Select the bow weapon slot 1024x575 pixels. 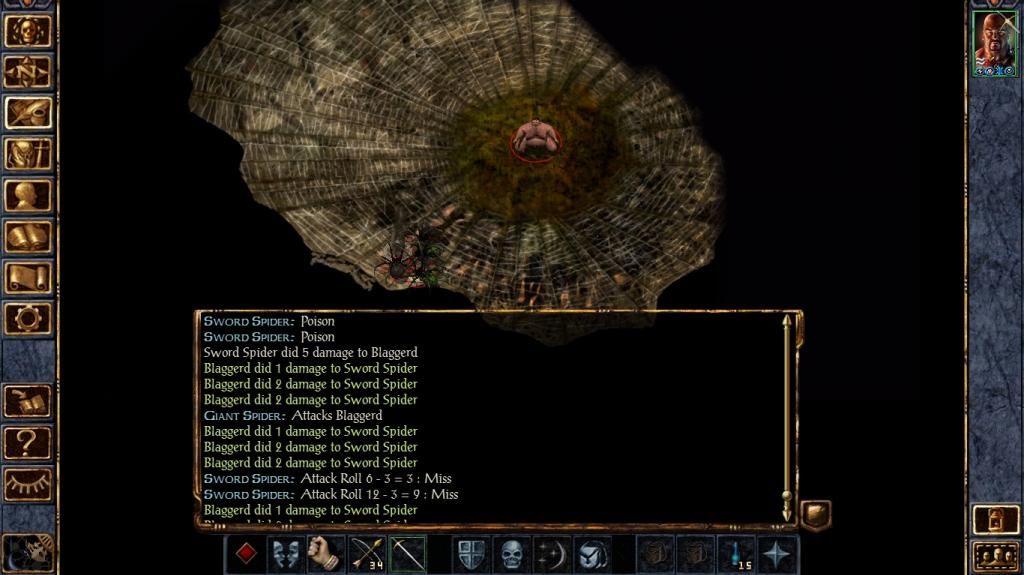(x=407, y=554)
